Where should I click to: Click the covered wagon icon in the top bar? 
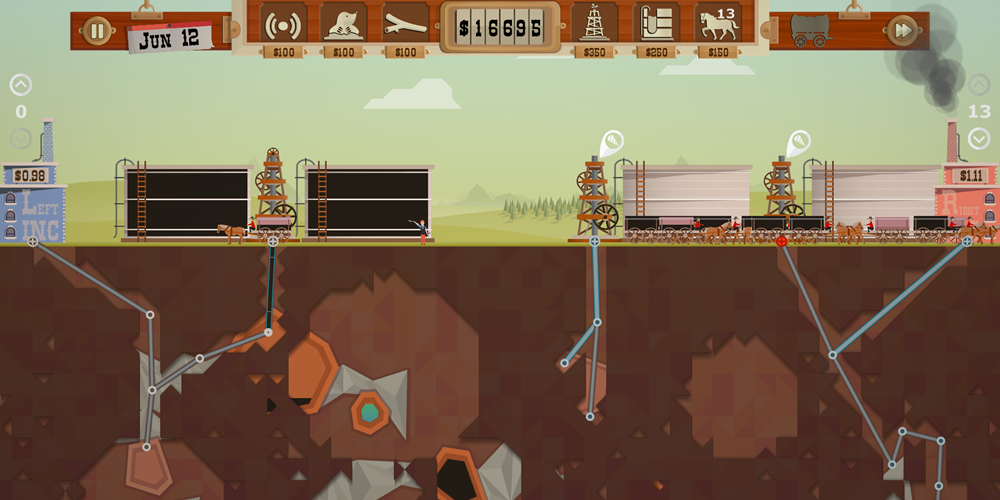point(810,30)
